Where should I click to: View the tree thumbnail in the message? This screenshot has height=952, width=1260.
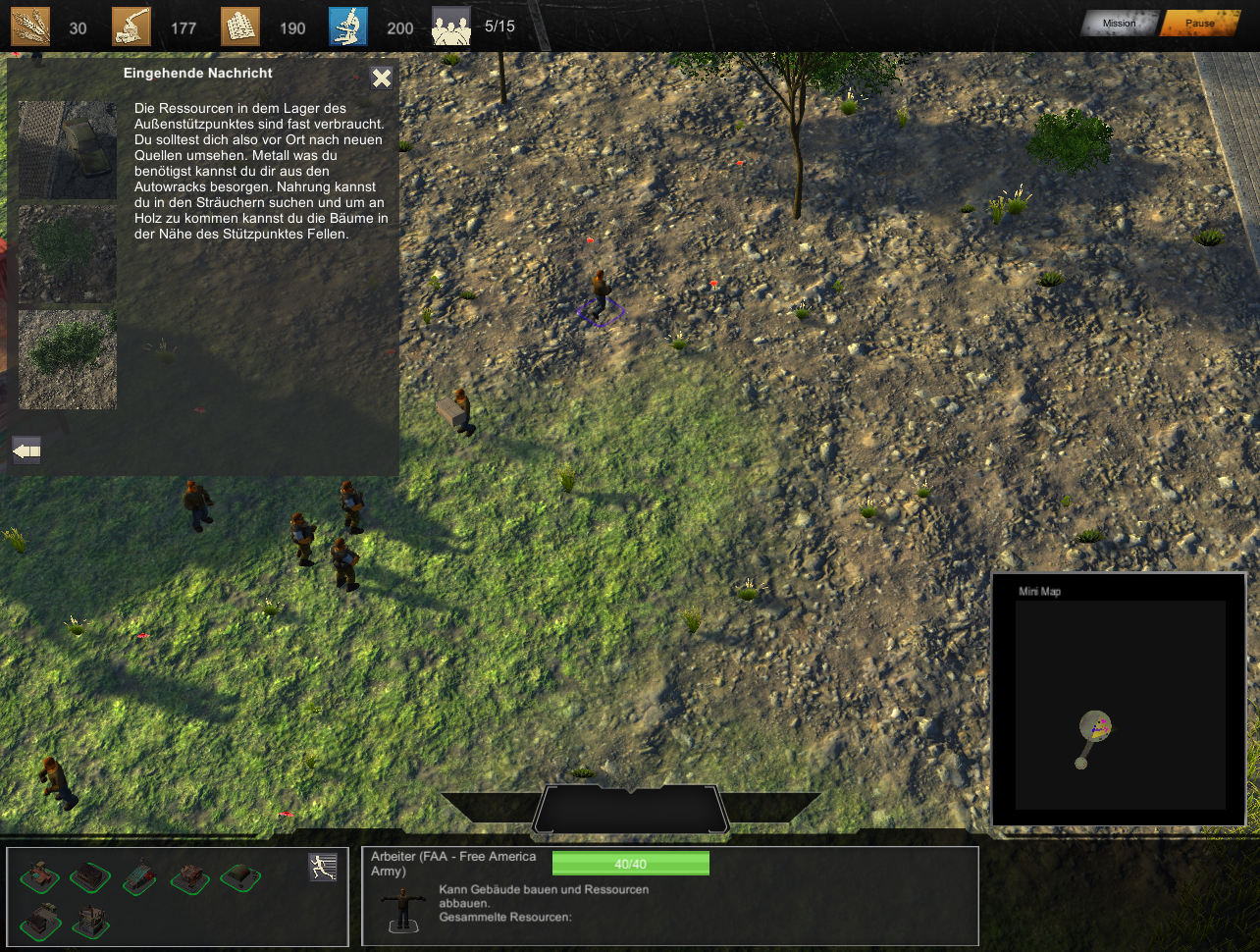pyautogui.click(x=68, y=359)
